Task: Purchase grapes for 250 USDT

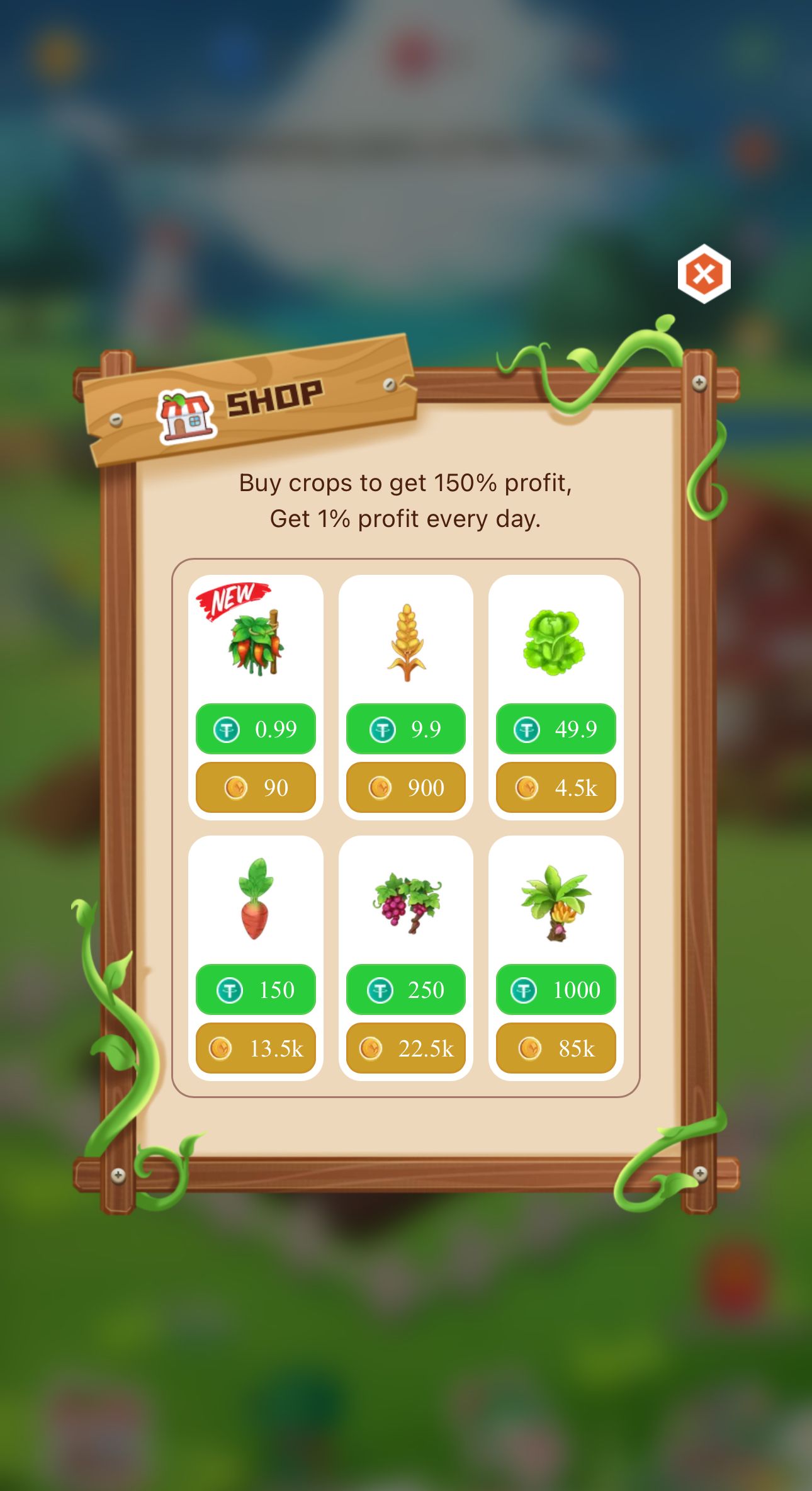Action: (405, 990)
